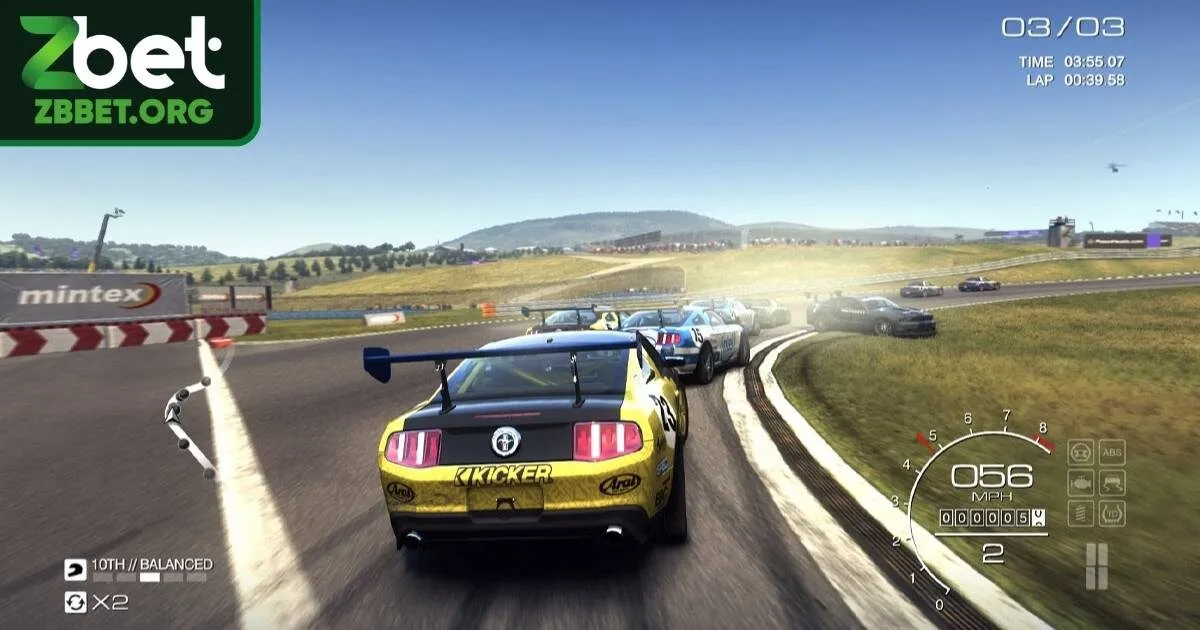The width and height of the screenshot is (1200, 630).
Task: Click the steering wheel damage icon
Action: click(x=1081, y=452)
